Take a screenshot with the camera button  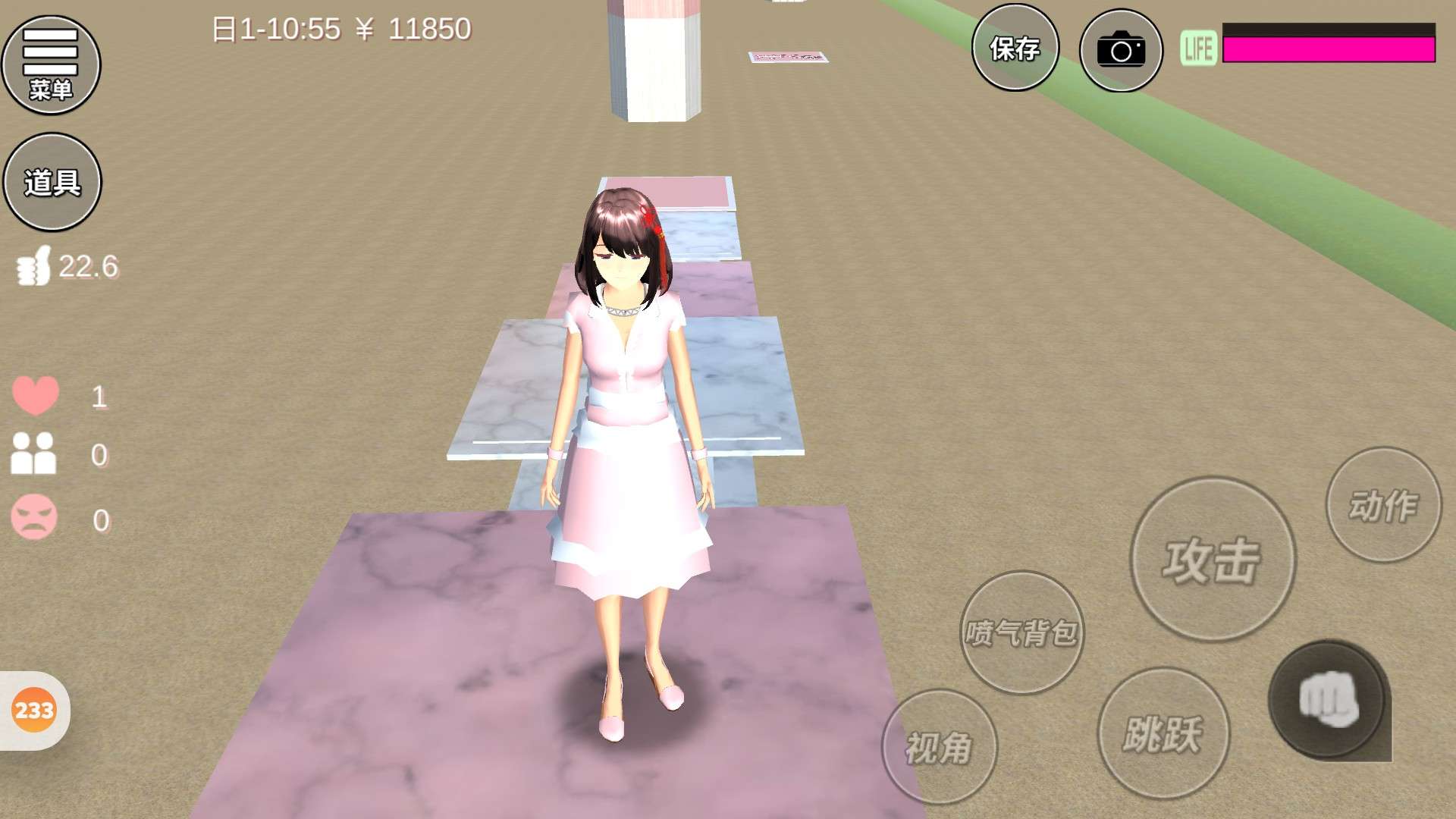point(1120,51)
